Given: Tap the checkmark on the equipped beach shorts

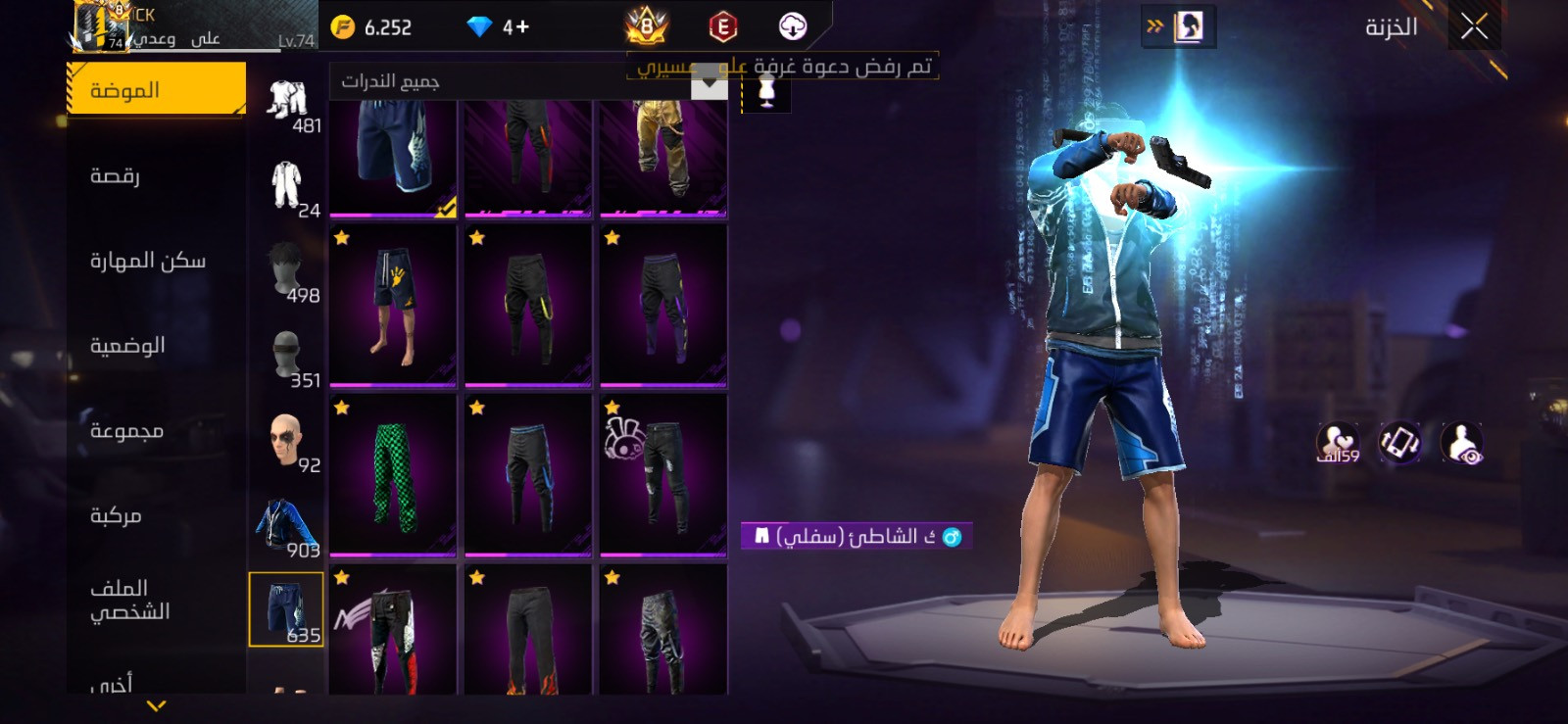Looking at the screenshot, I should click(x=444, y=208).
